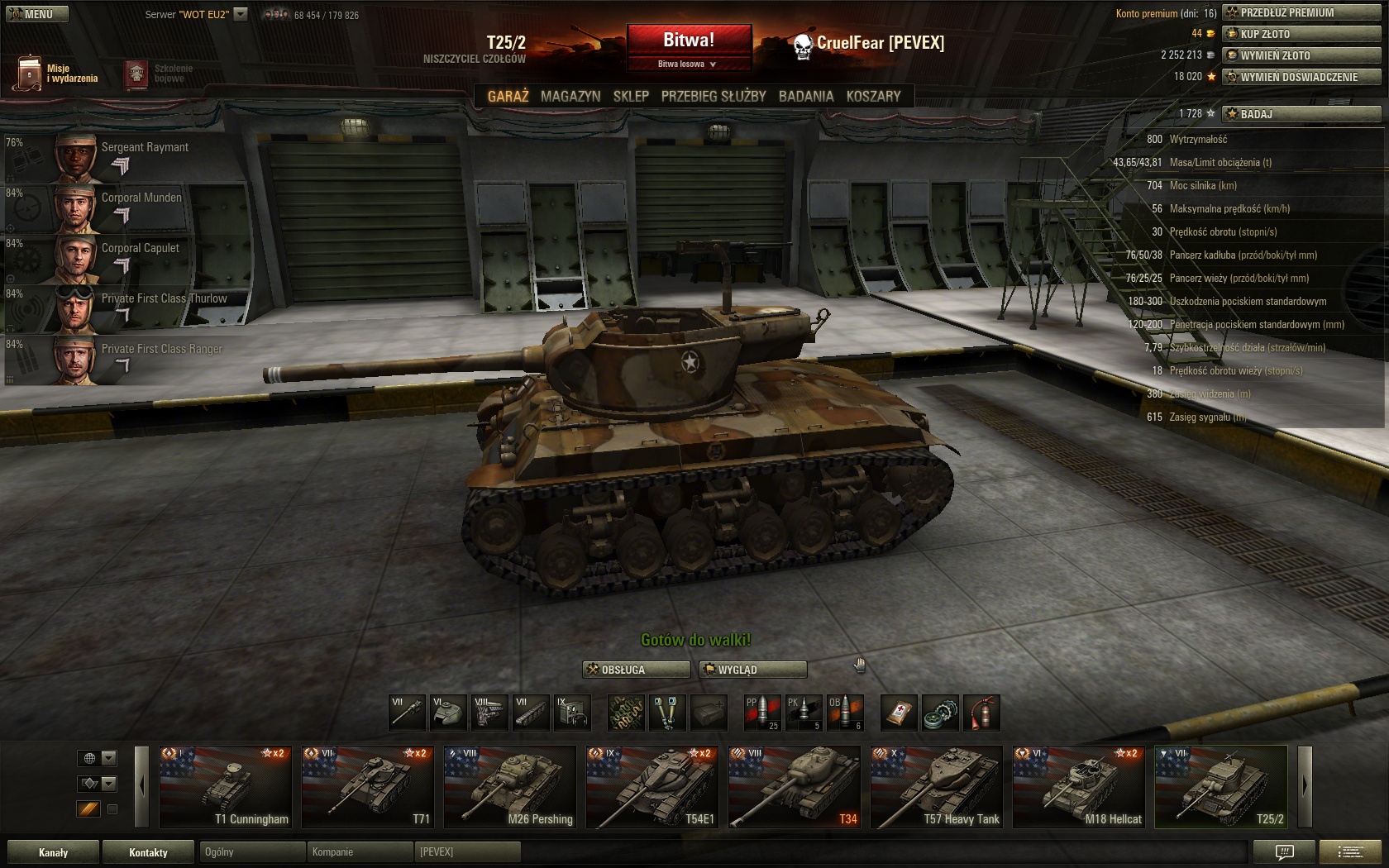Viewport: 1389px width, 868px height.
Task: Open the WYGLĄD appearance button
Action: coord(752,670)
